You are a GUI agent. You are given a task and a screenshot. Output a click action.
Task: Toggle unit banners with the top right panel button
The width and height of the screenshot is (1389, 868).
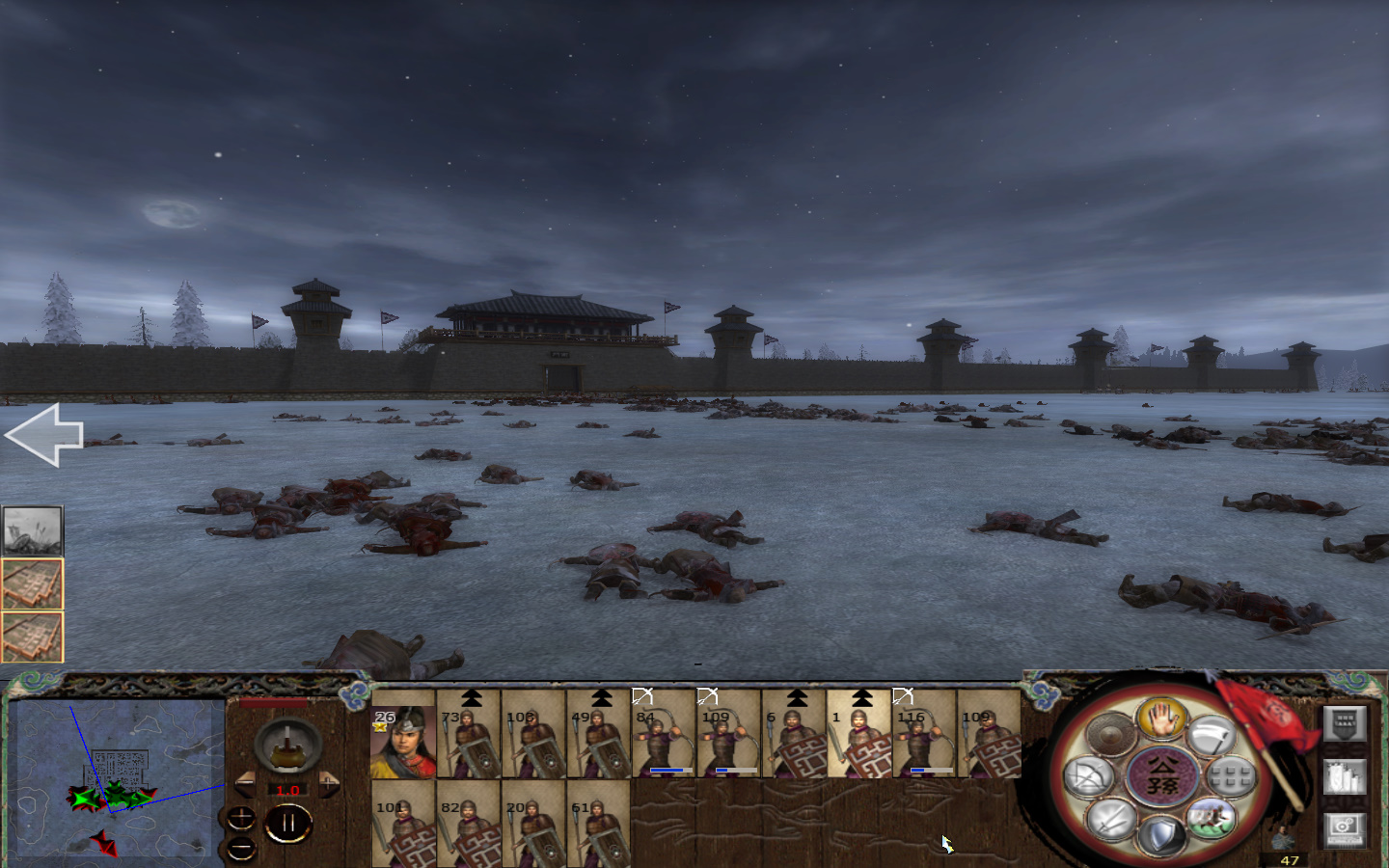pos(1345,723)
